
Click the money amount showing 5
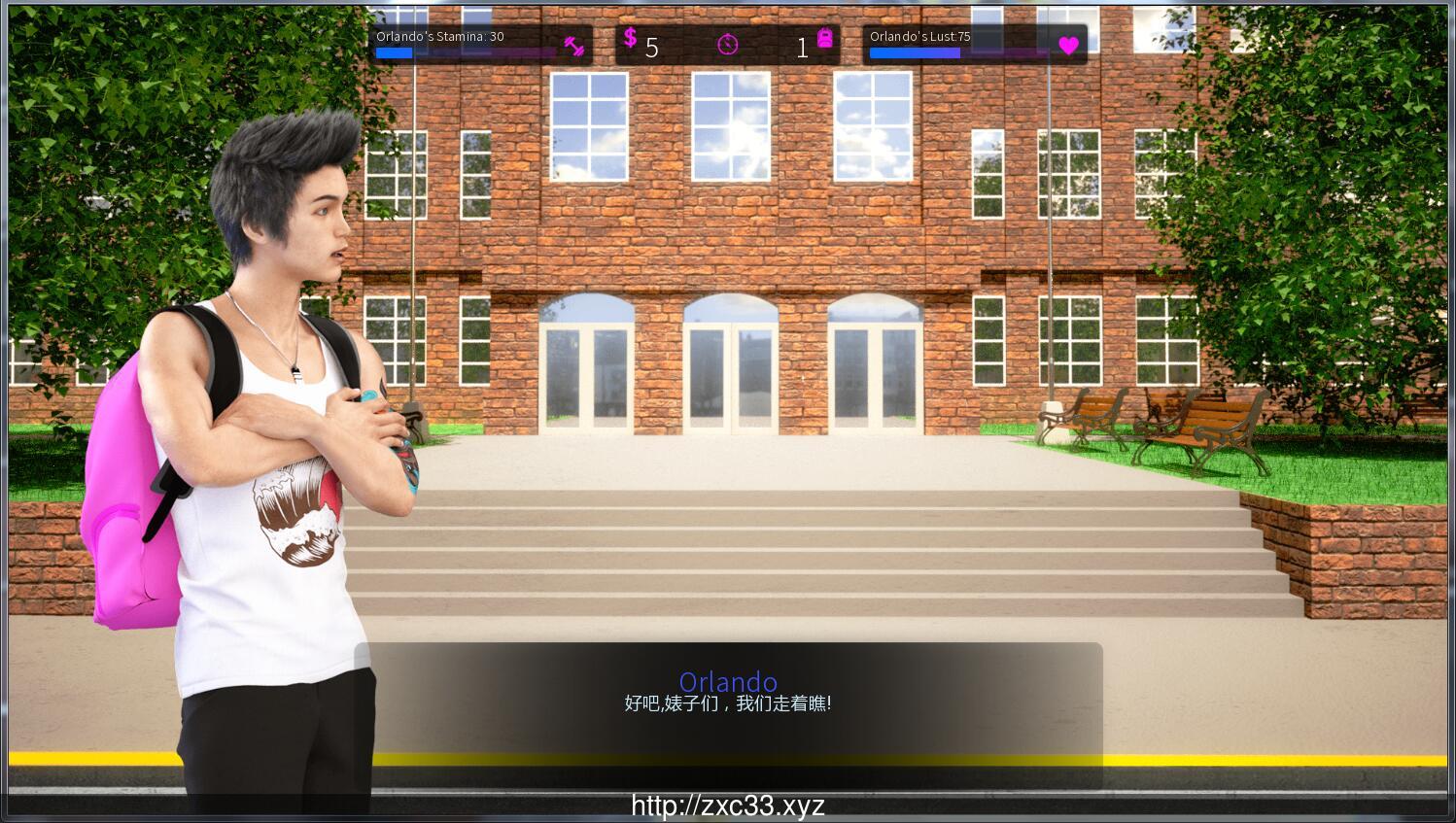coord(651,48)
